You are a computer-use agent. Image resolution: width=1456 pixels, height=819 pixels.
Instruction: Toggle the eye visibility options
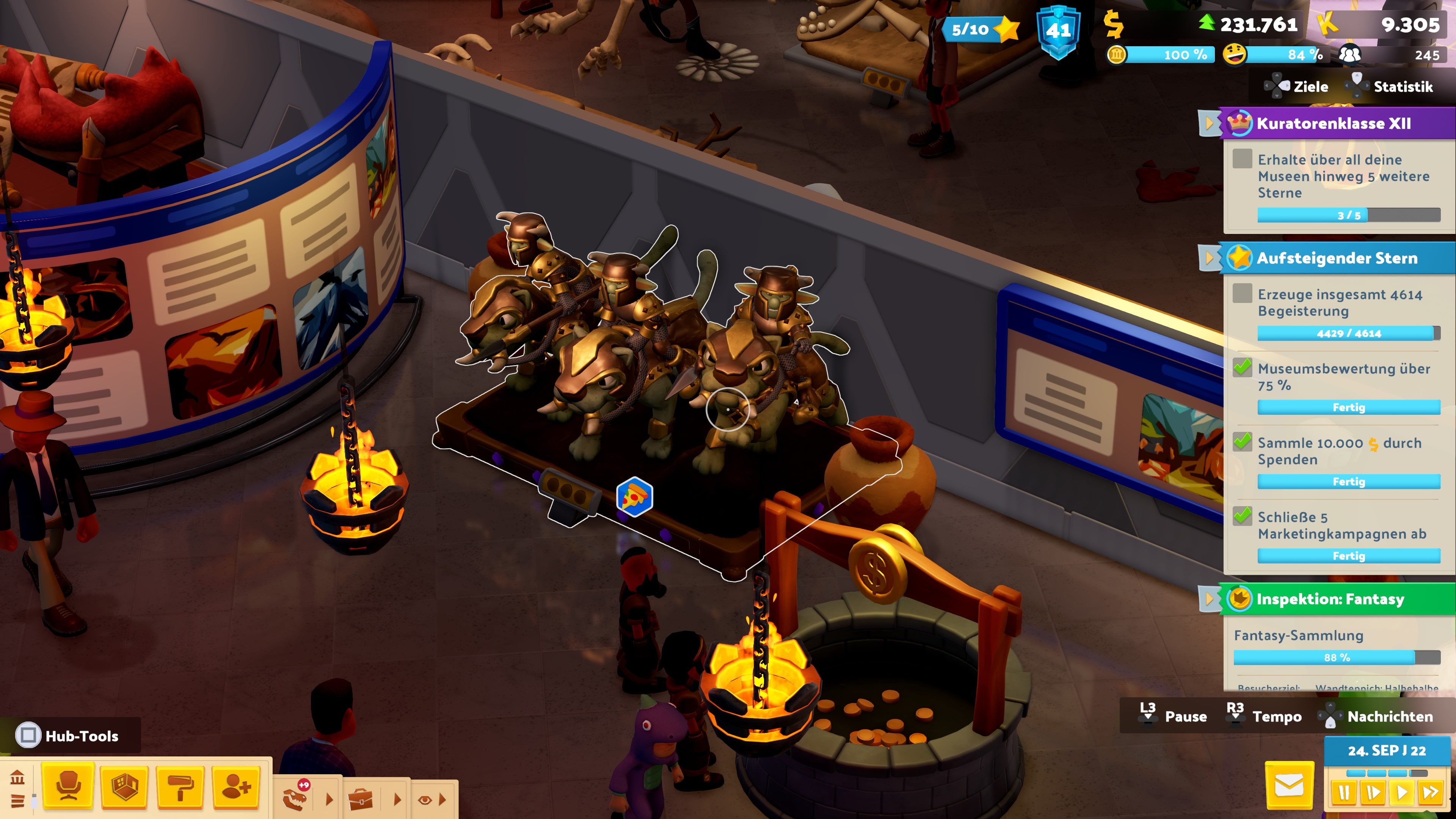425,800
